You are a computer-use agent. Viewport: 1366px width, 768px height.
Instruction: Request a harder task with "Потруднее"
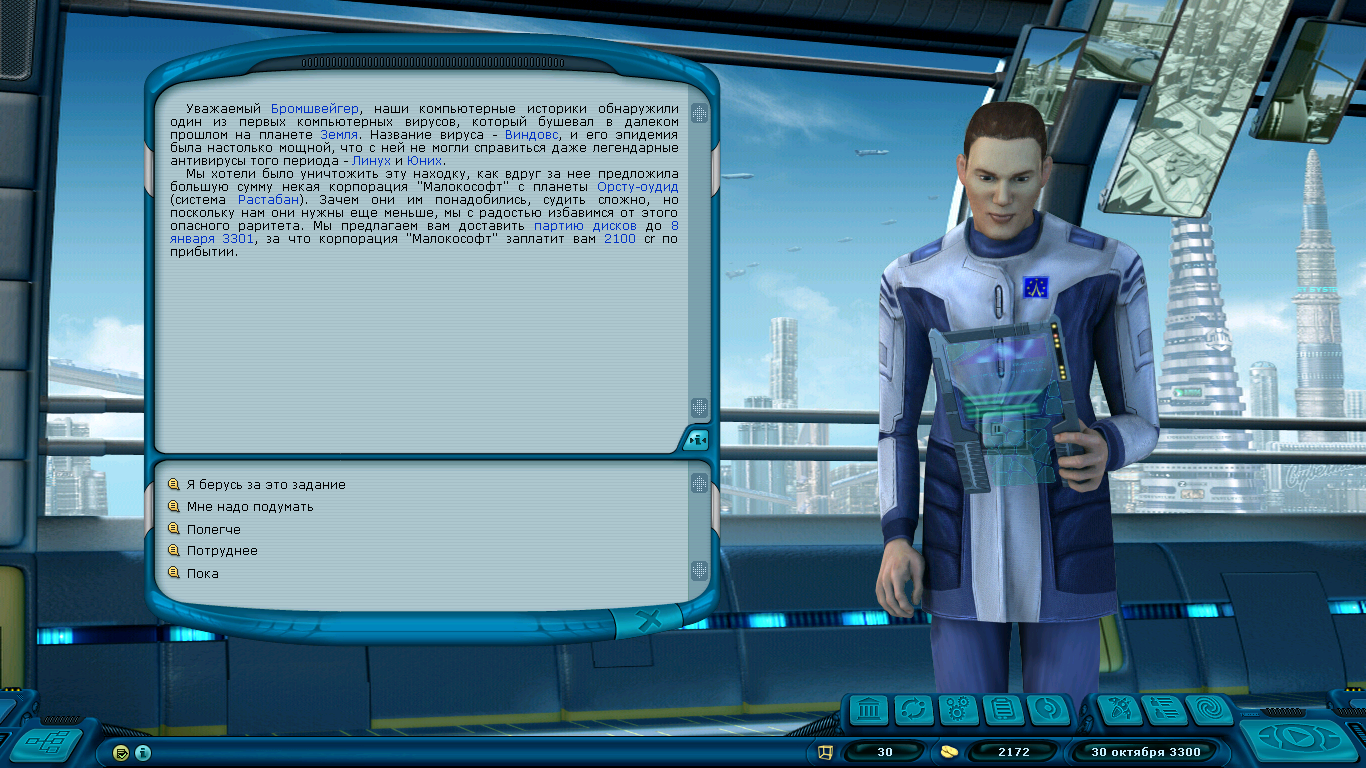(221, 551)
